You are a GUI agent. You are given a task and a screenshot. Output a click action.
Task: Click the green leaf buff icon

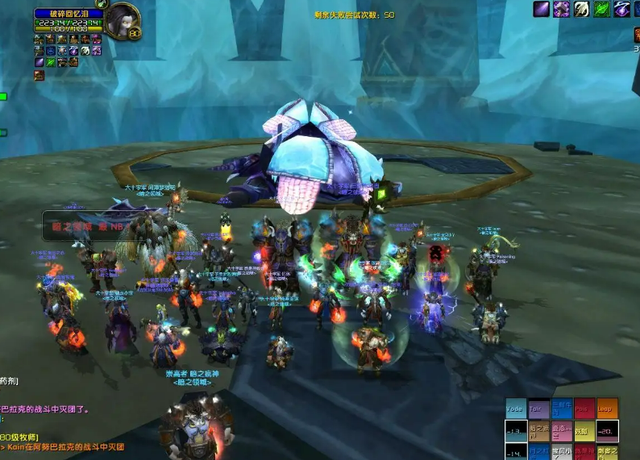(x=603, y=9)
